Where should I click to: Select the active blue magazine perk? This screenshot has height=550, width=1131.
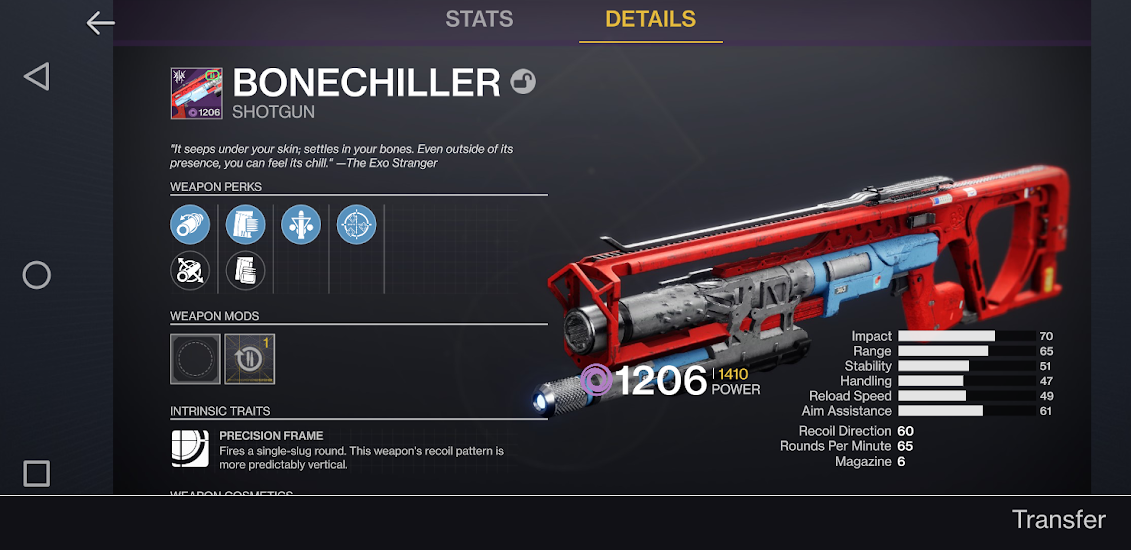(x=245, y=224)
